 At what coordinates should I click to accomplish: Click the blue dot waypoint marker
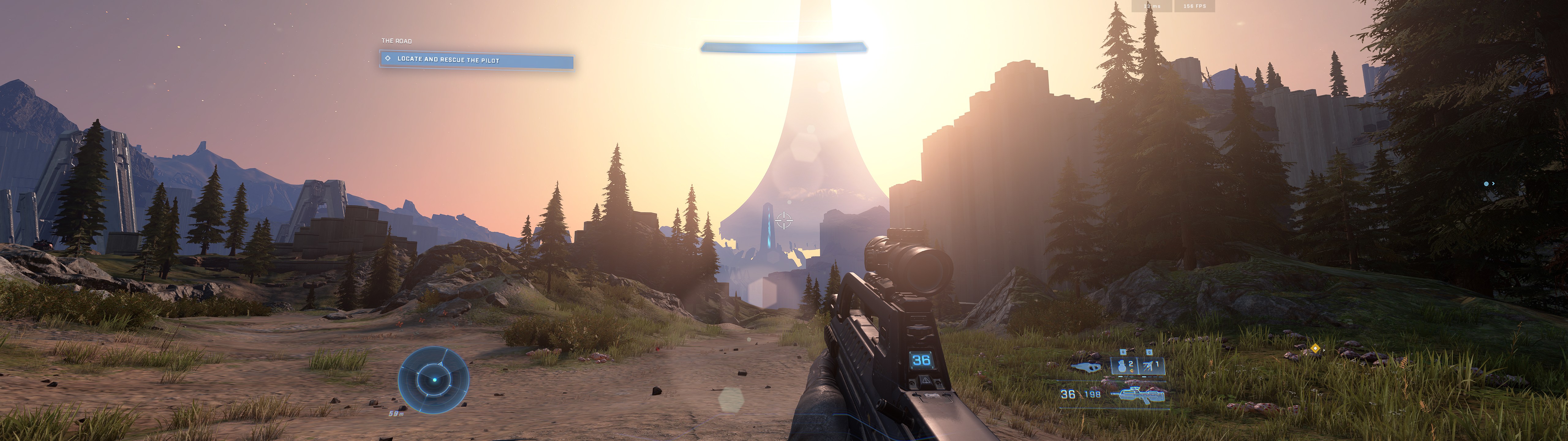coord(1487,183)
